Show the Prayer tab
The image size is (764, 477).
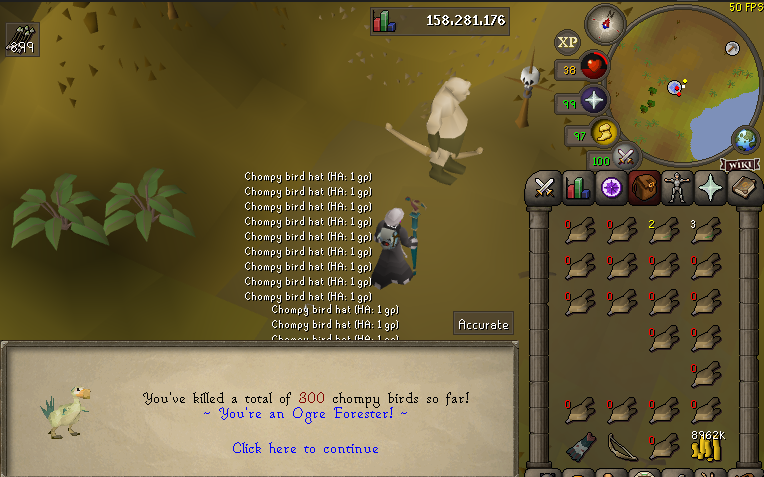[711, 187]
